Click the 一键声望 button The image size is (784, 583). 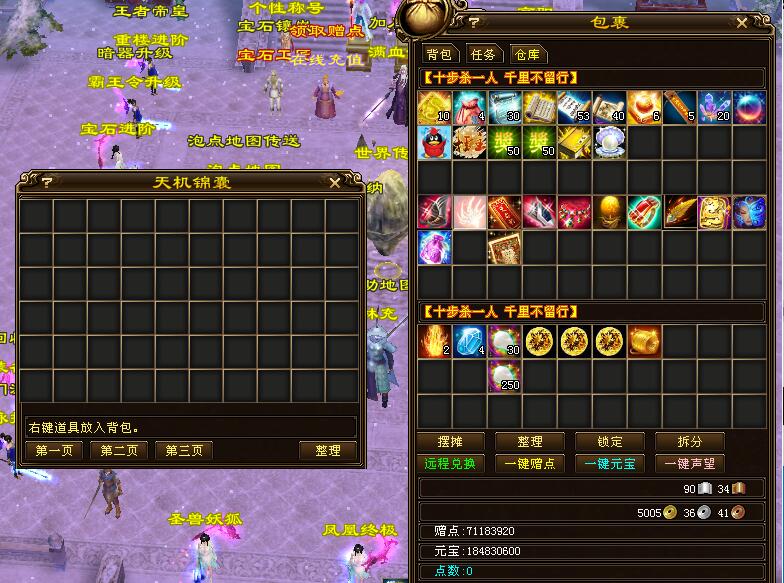click(x=690, y=464)
